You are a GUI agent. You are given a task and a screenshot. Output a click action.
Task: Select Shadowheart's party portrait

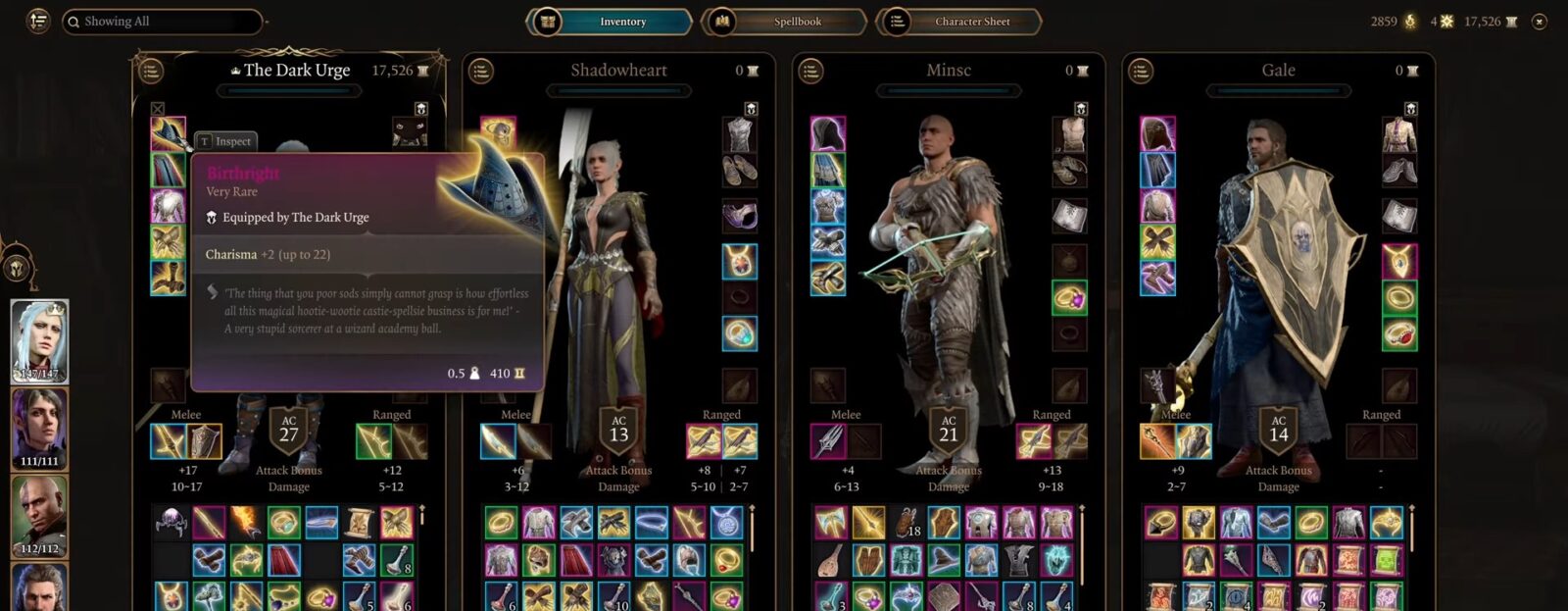[39, 429]
